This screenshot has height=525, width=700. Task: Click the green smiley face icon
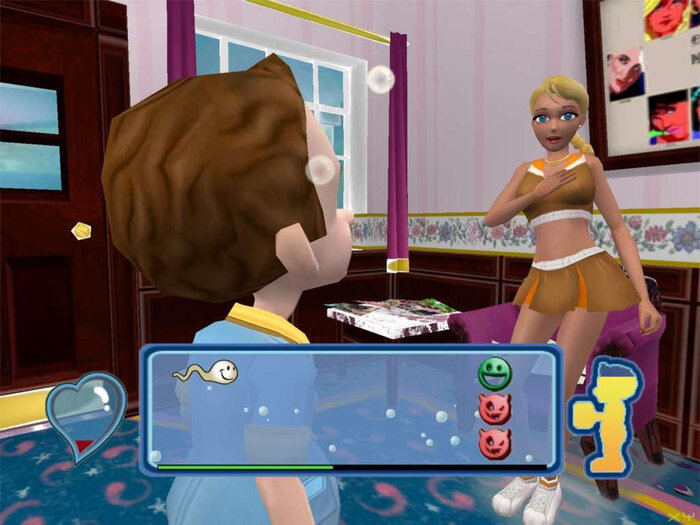pyautogui.click(x=492, y=374)
